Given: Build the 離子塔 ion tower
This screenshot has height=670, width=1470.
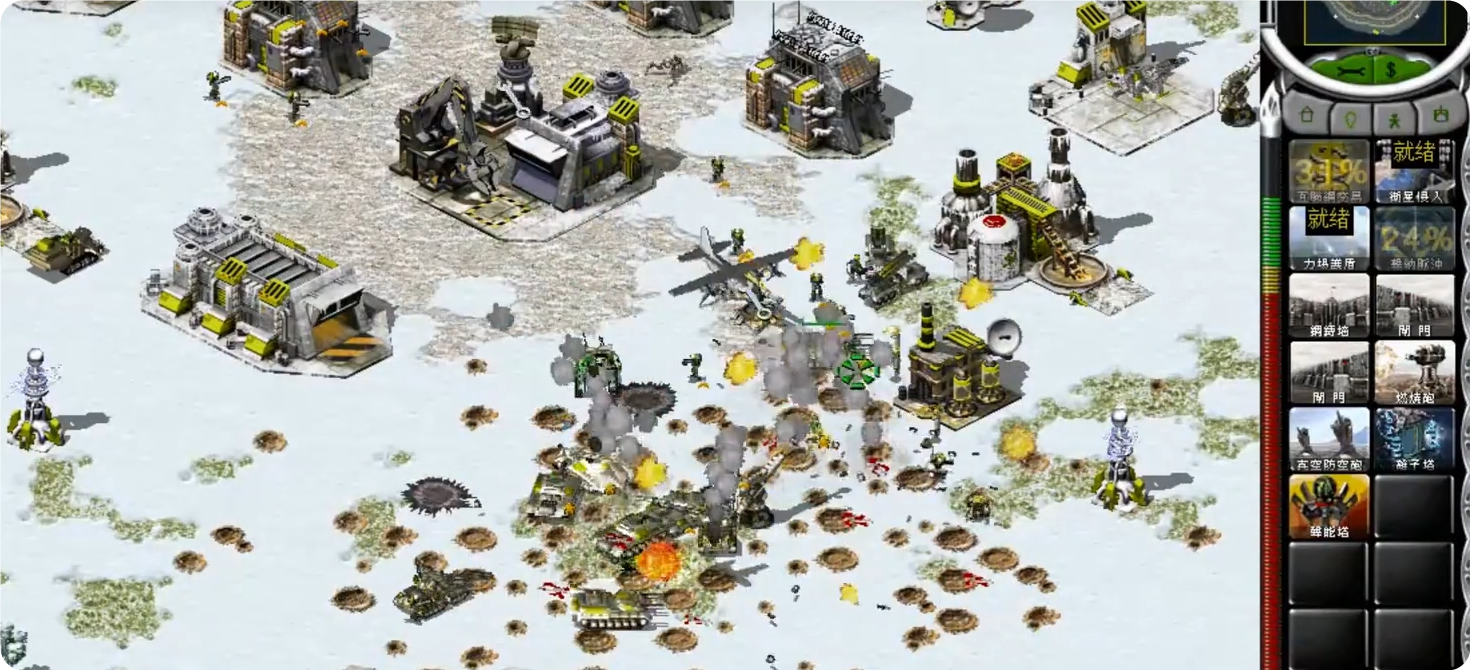Looking at the screenshot, I should [x=1414, y=439].
